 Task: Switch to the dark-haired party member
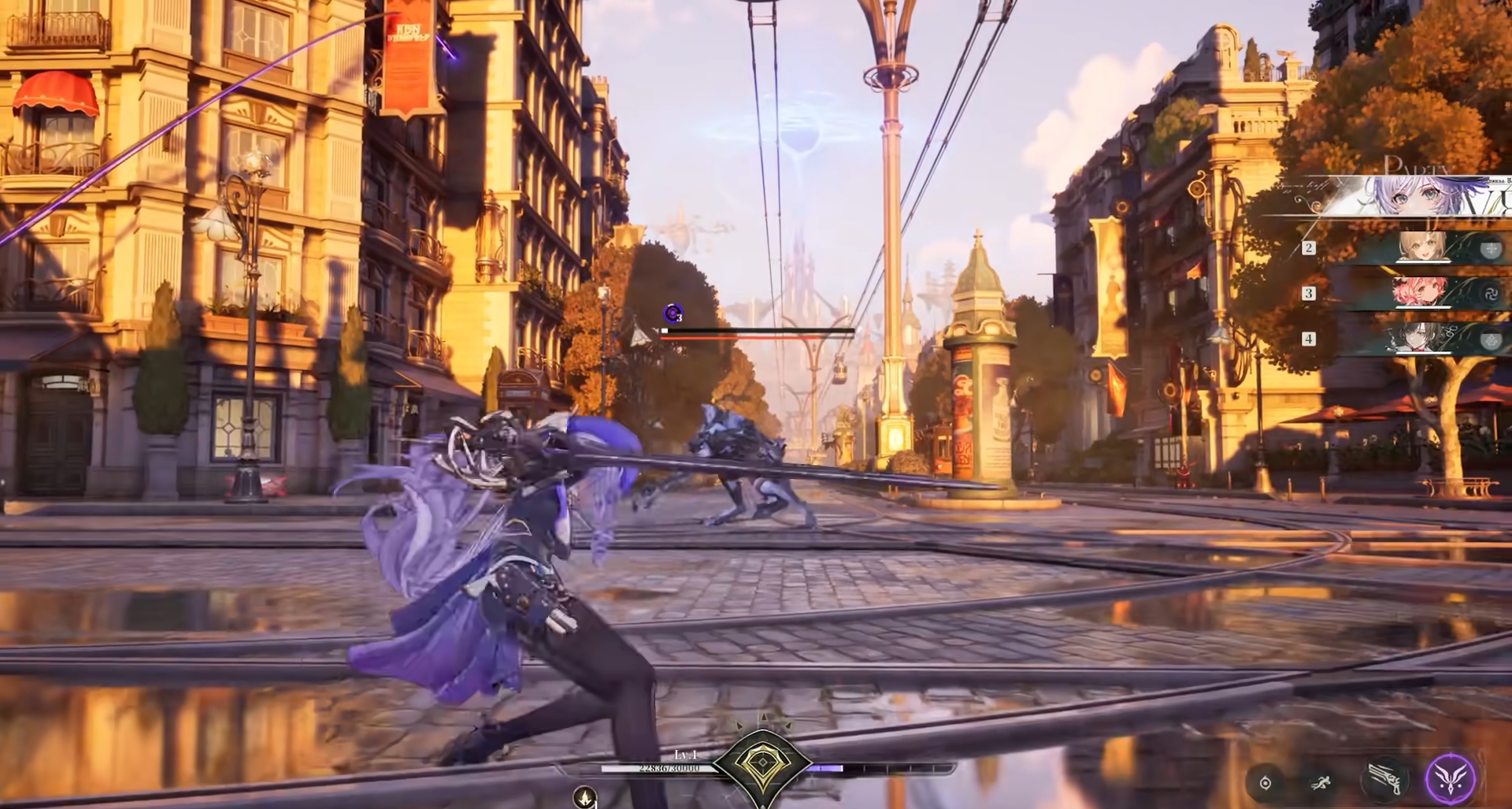pyautogui.click(x=1421, y=339)
